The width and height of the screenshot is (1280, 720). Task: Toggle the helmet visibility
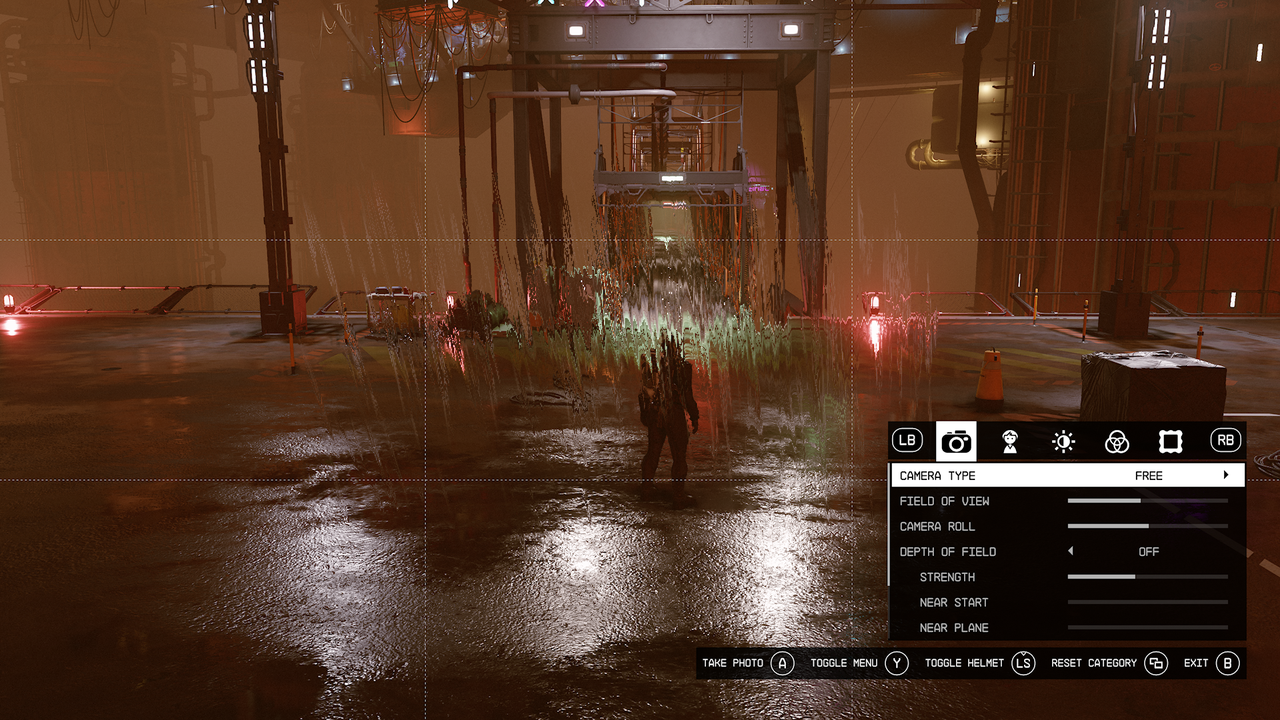[1022, 662]
